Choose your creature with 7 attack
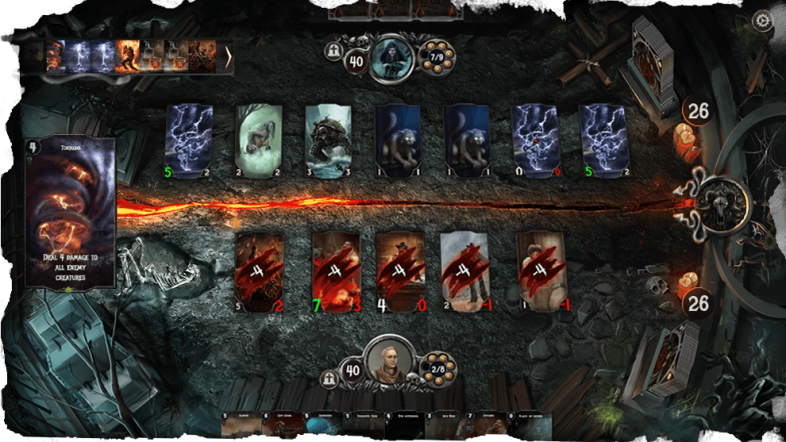786x442 pixels. (335, 269)
